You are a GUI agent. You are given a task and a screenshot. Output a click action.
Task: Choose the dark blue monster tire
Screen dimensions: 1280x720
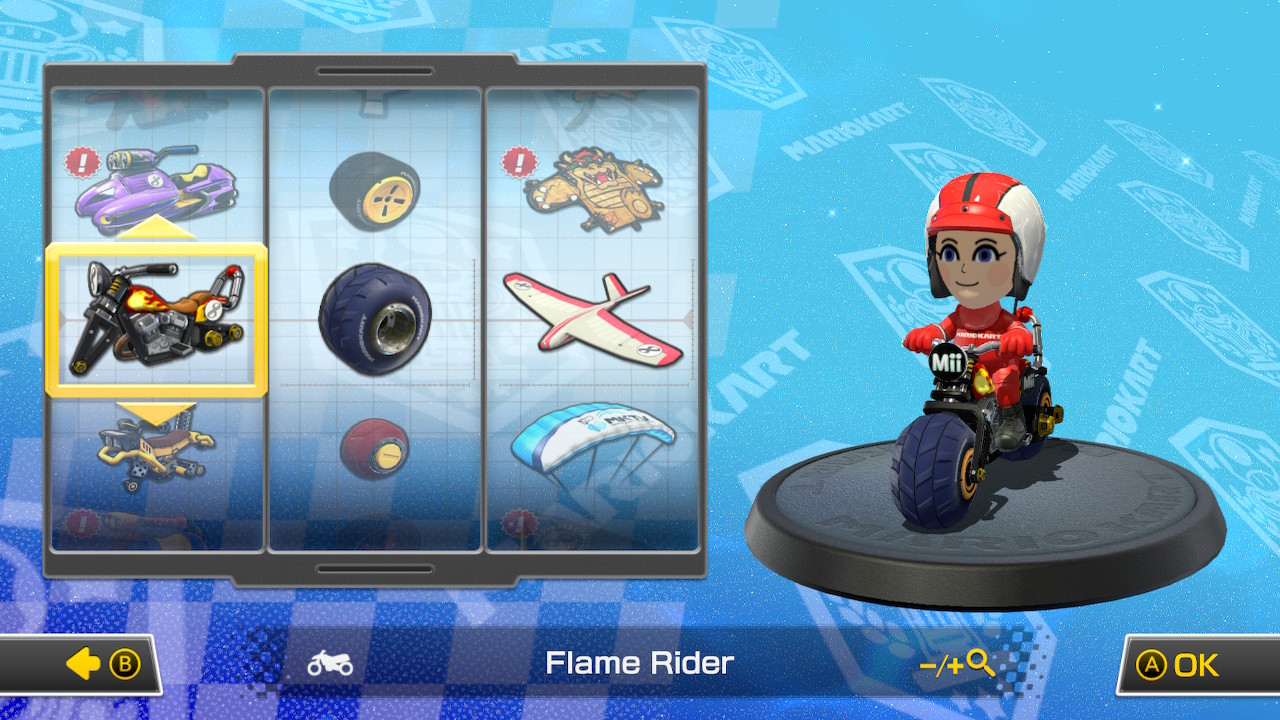click(x=373, y=320)
